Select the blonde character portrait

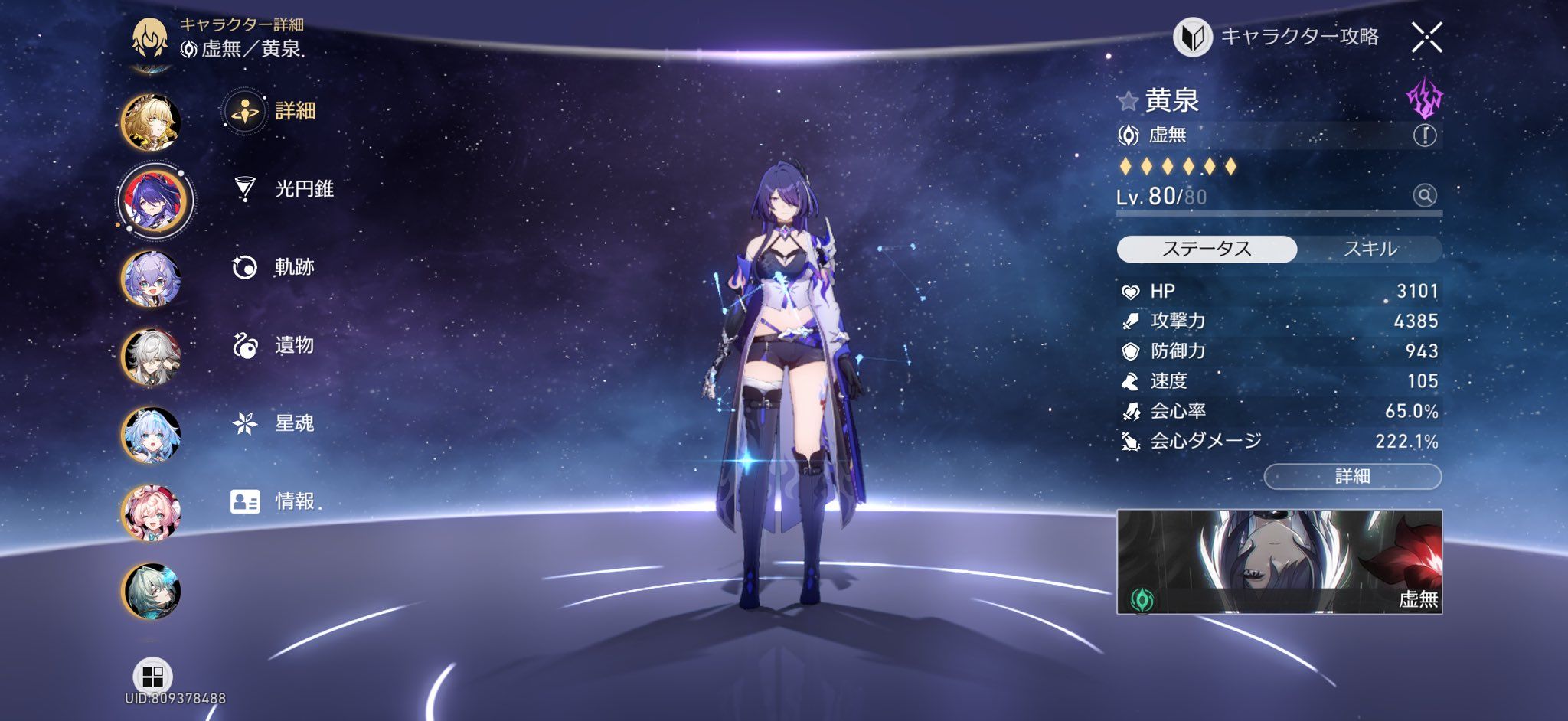152,122
